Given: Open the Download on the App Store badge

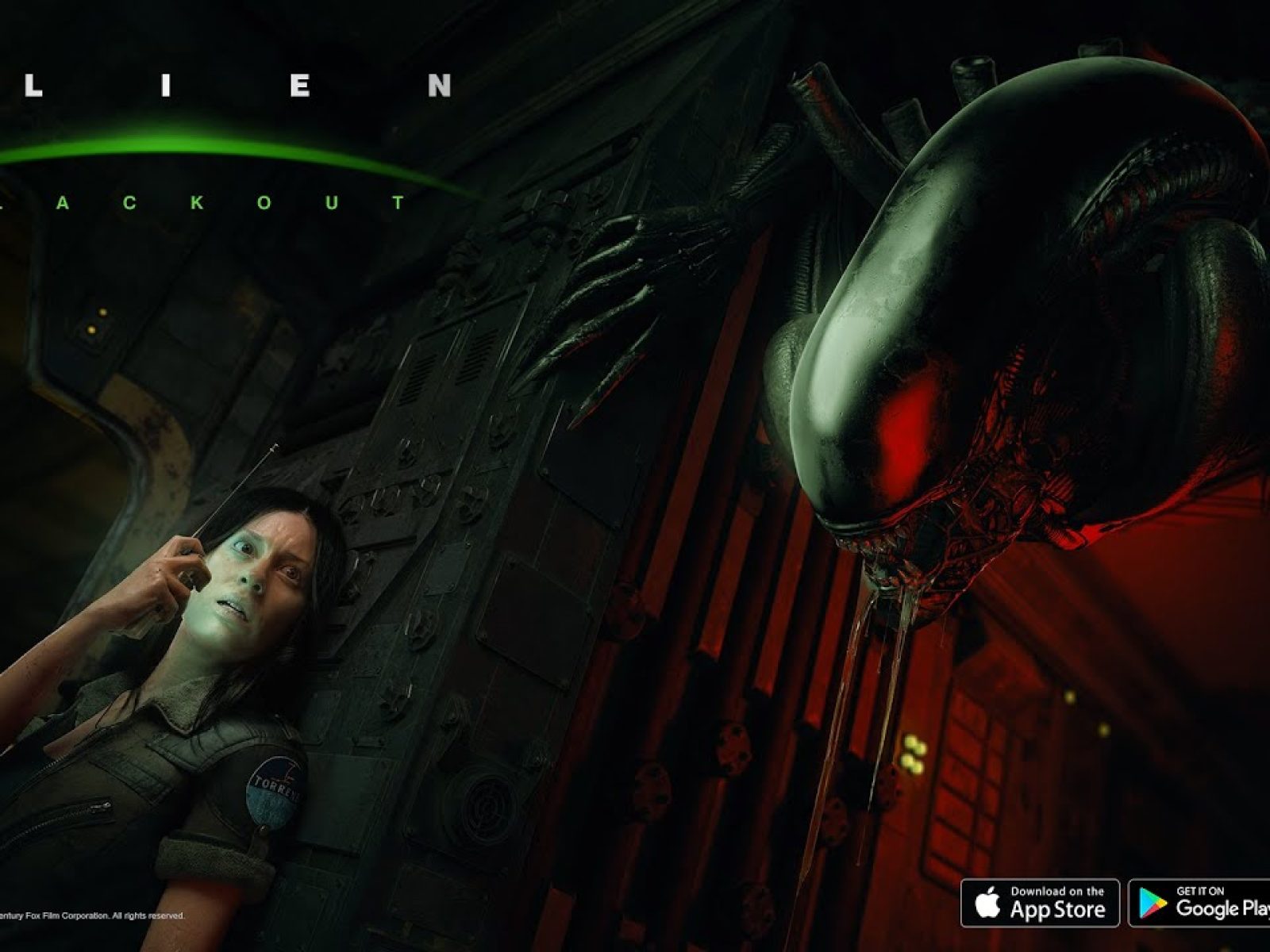Looking at the screenshot, I should (x=1040, y=903).
